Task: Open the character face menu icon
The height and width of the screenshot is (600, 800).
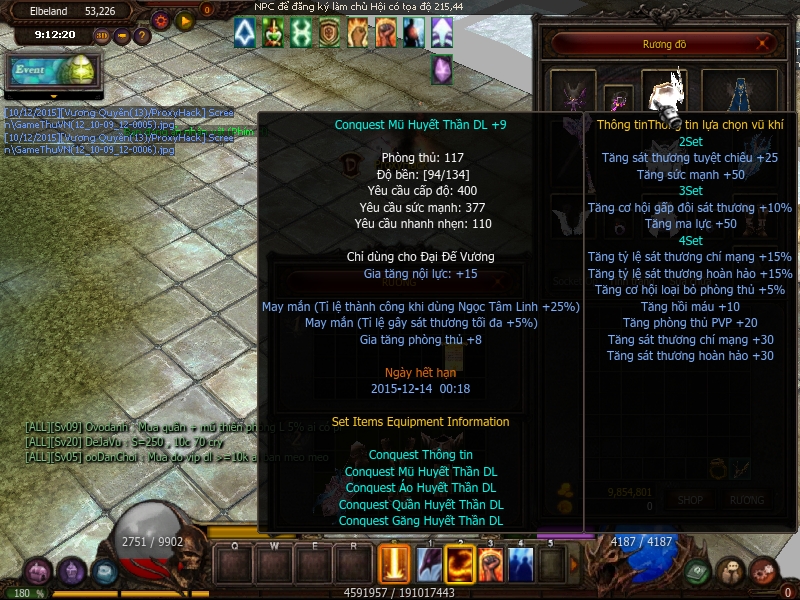Action: click(71, 572)
